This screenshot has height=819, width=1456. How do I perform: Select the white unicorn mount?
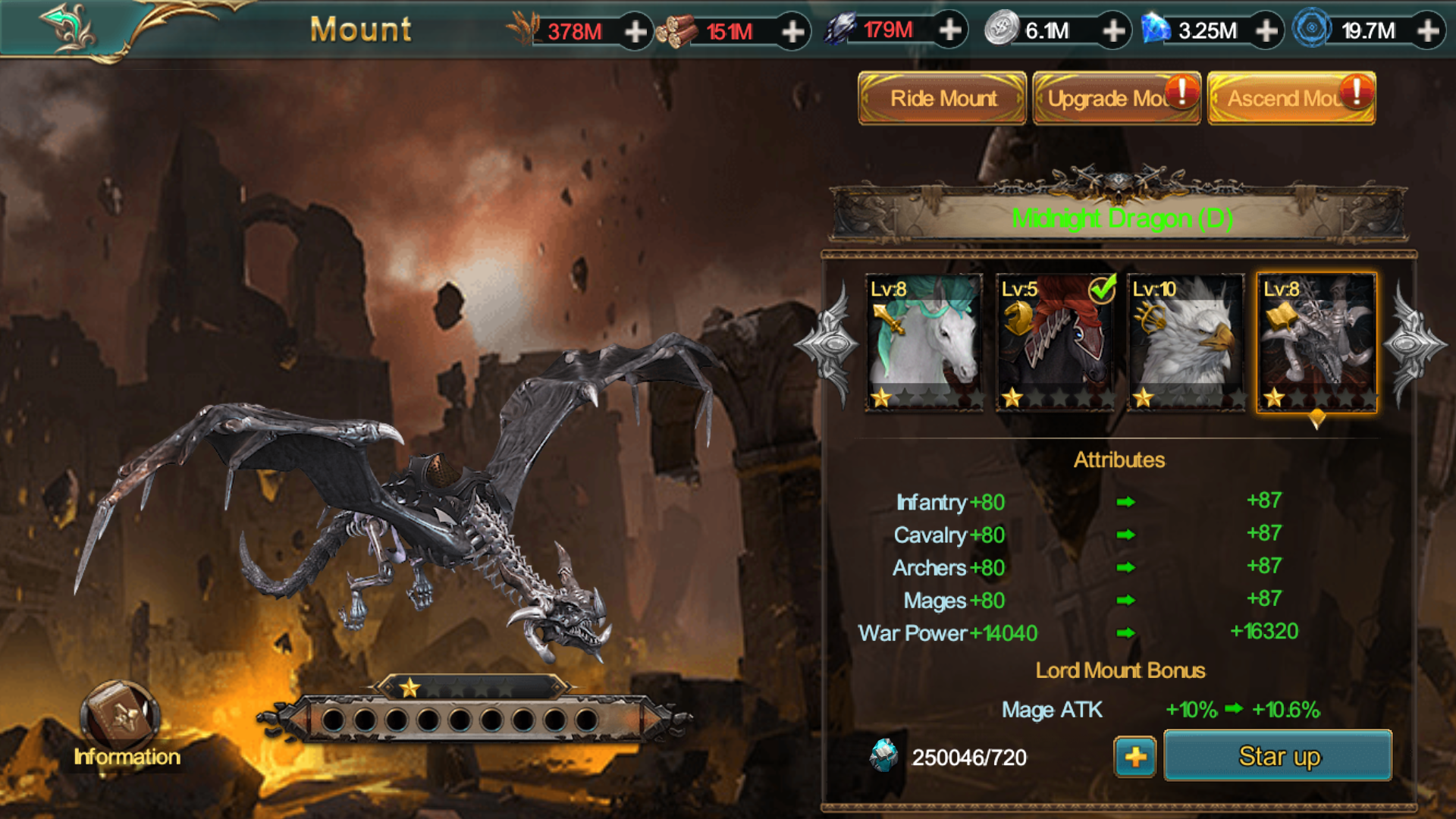pos(924,343)
